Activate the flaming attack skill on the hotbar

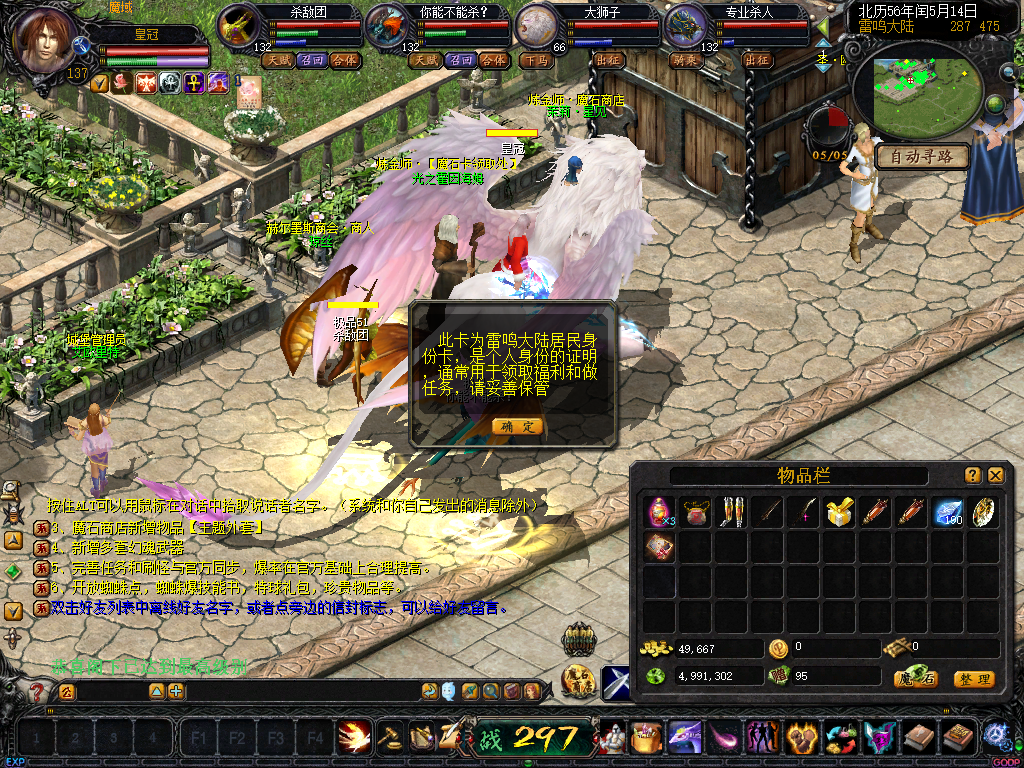(x=353, y=737)
